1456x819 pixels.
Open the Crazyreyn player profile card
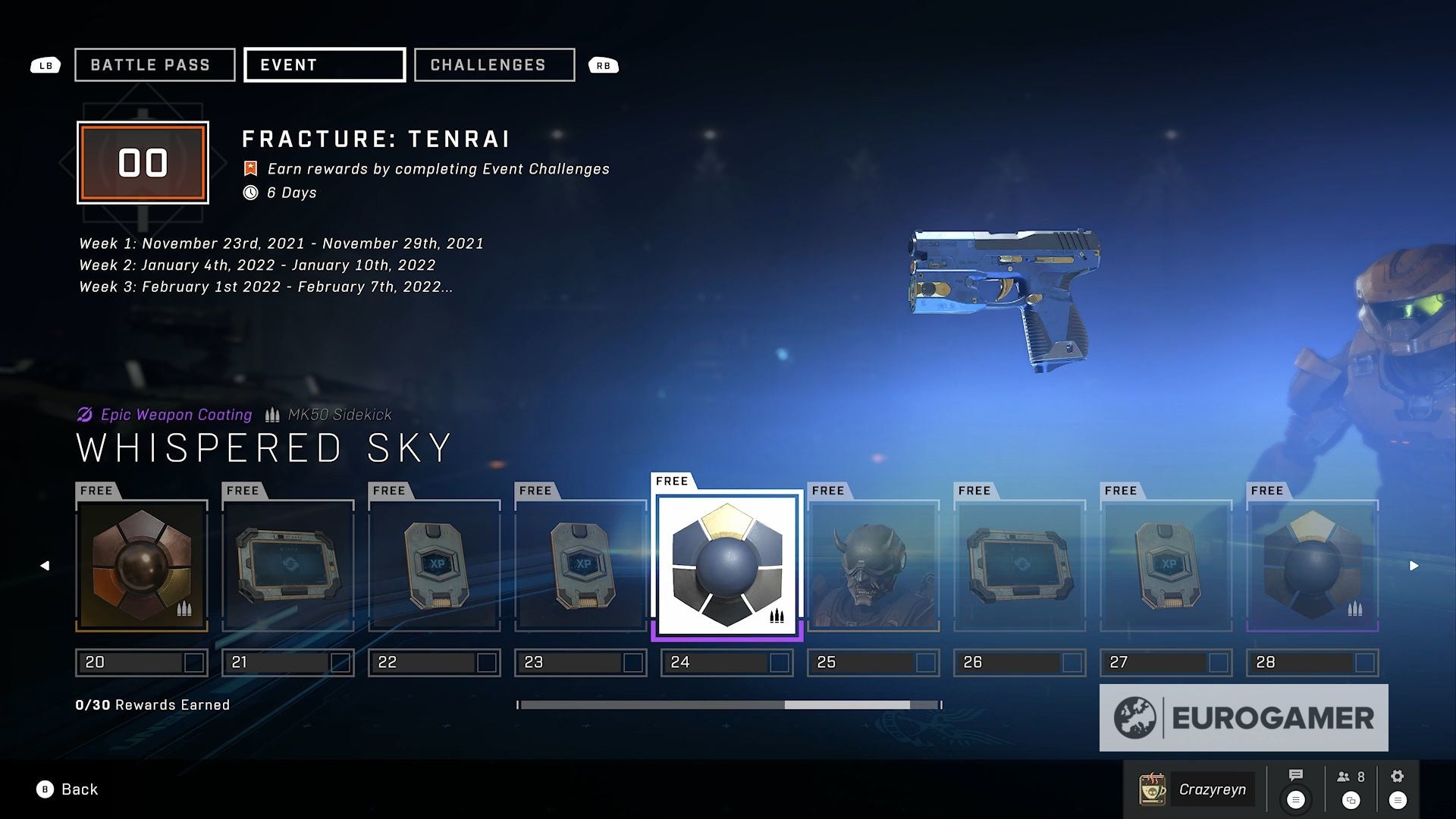coord(1197,789)
